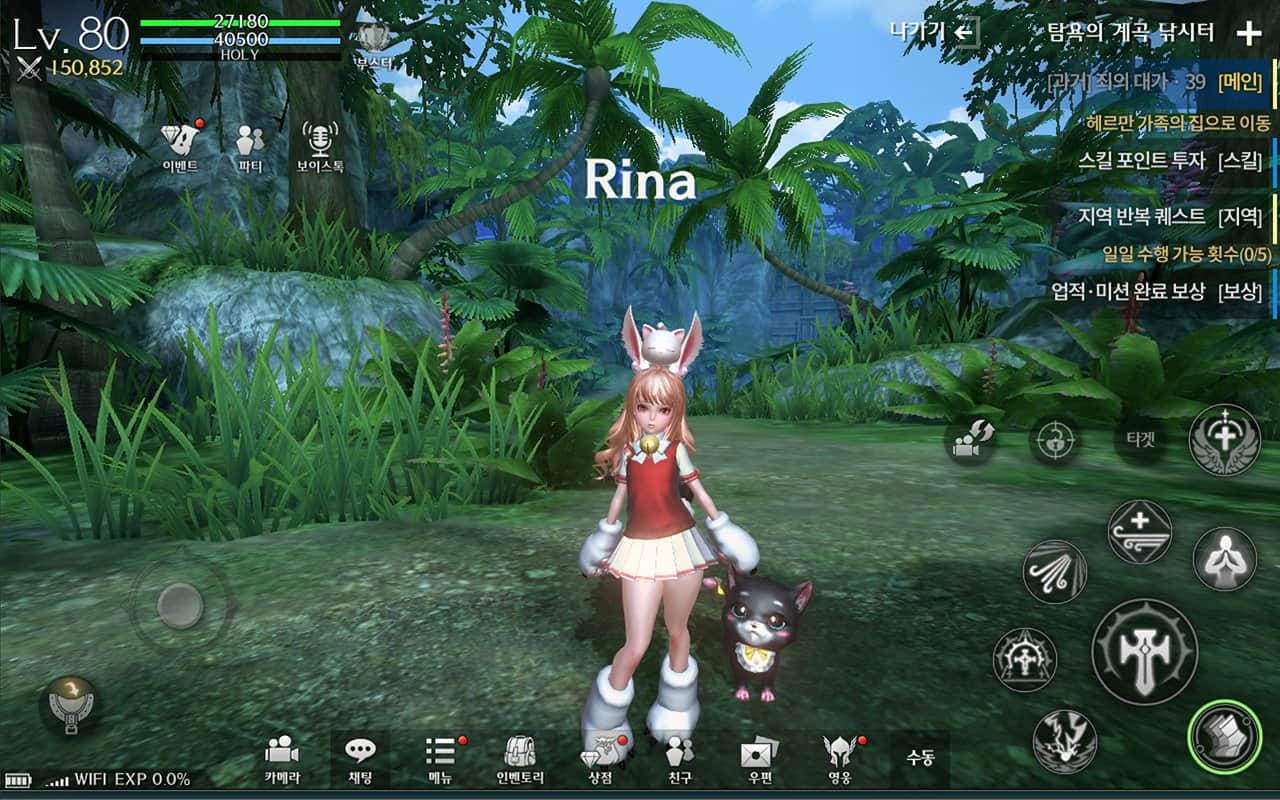The image size is (1280, 800).
Task: Toggle 보이스톡 voice chat microphone
Action: pos(320,147)
